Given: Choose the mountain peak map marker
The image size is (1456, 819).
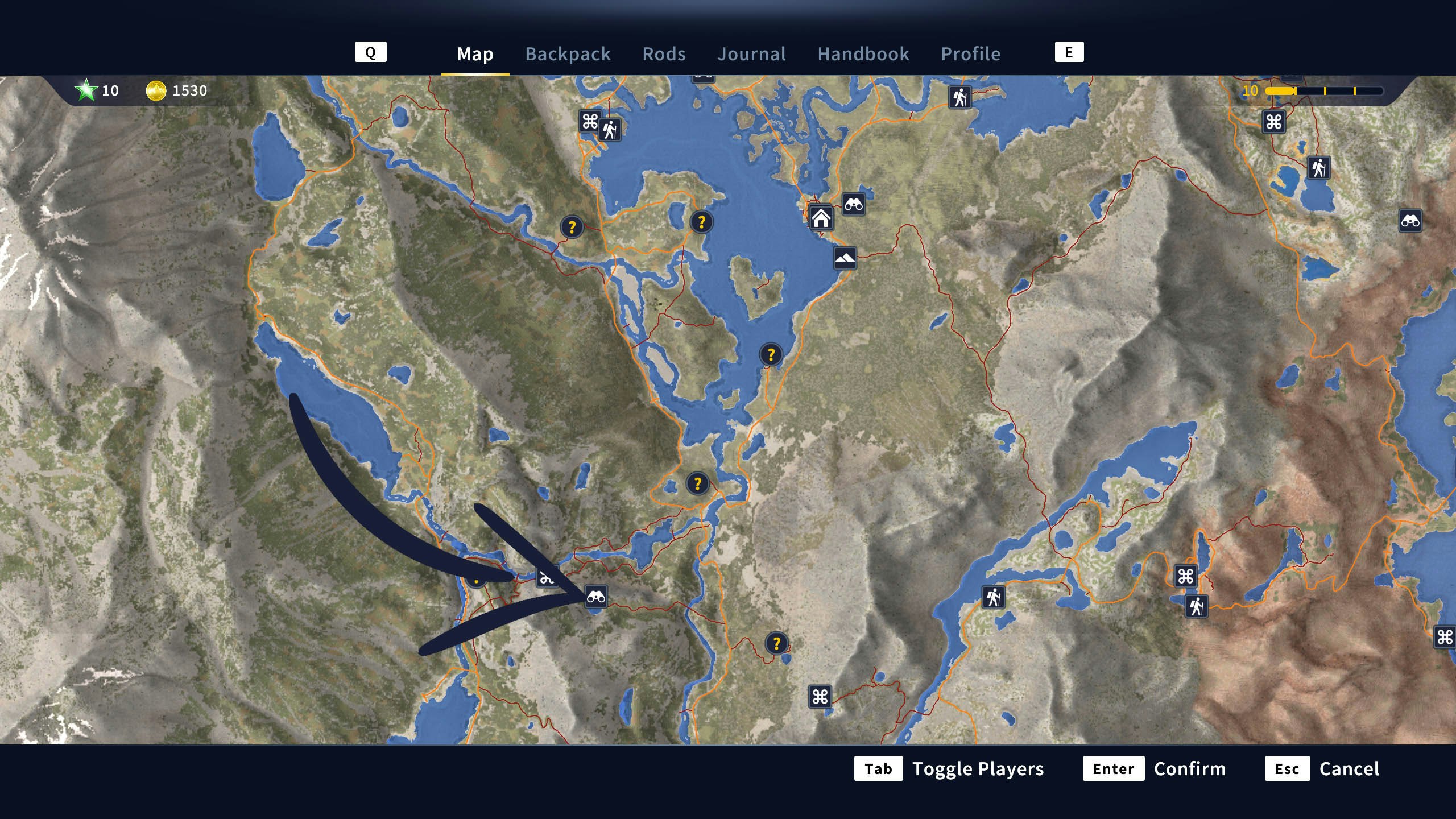Looking at the screenshot, I should 845,258.
